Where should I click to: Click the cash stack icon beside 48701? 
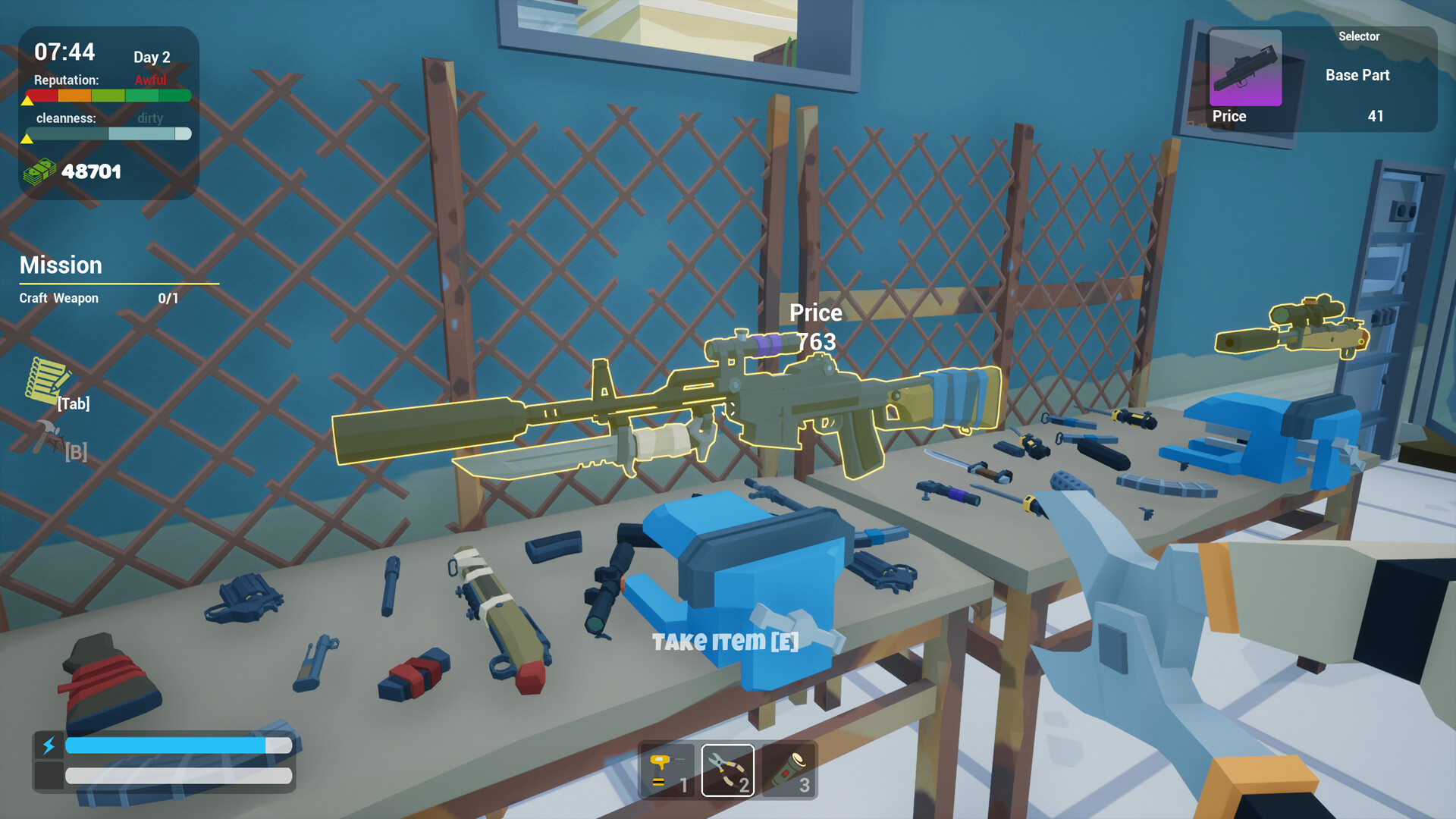point(40,171)
